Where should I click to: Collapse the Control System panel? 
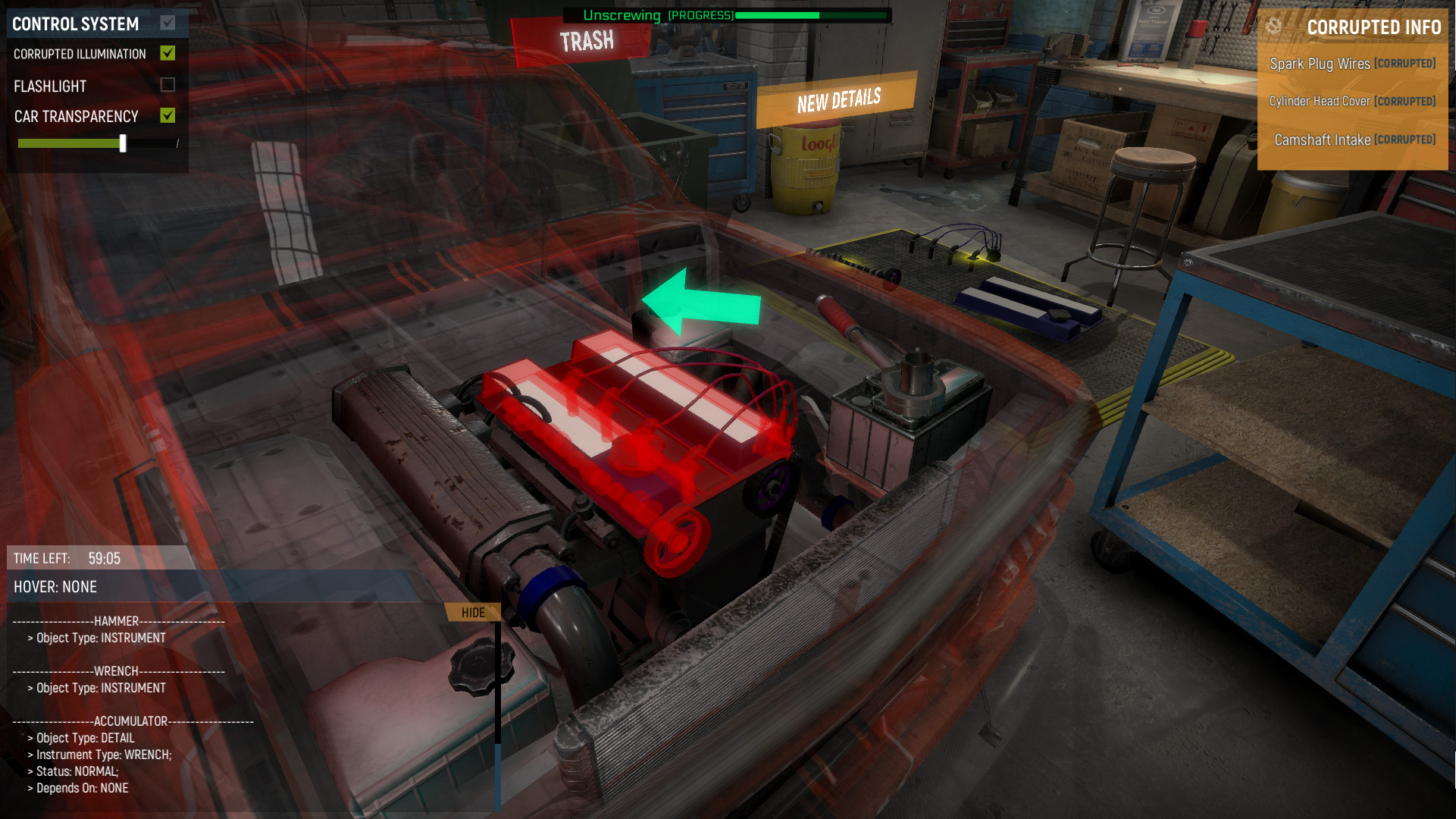click(168, 23)
